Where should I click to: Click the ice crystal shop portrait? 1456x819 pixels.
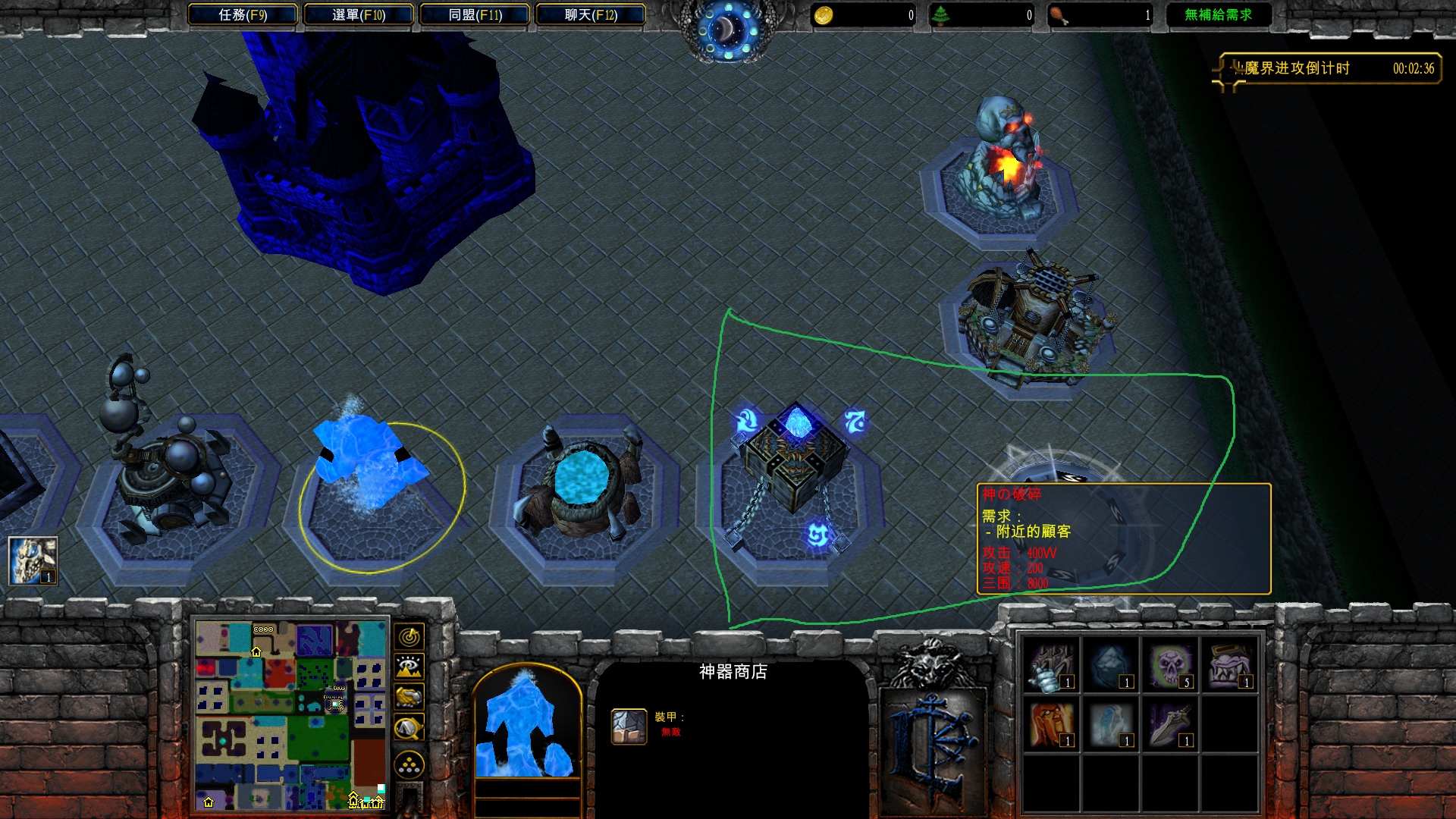point(527,724)
